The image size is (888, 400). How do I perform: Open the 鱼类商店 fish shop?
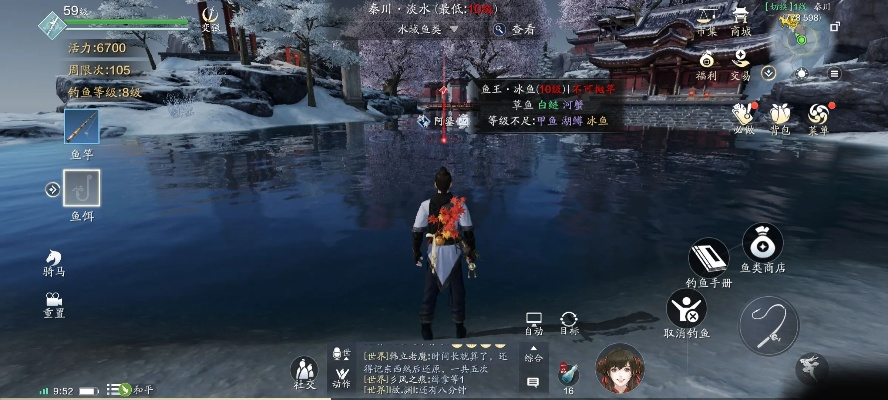point(762,243)
